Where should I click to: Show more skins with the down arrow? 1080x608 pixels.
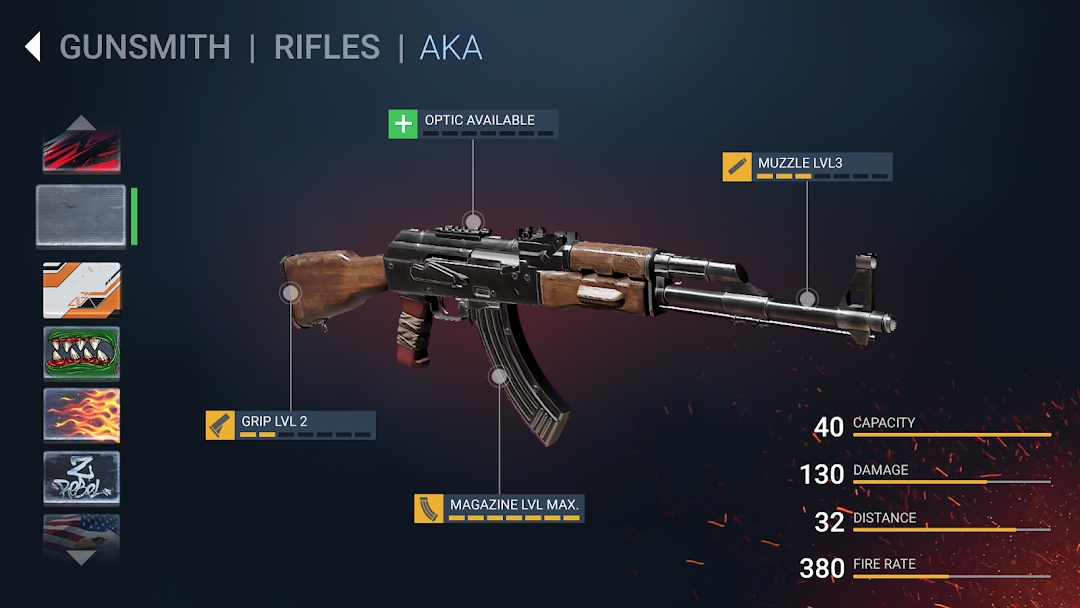81,557
